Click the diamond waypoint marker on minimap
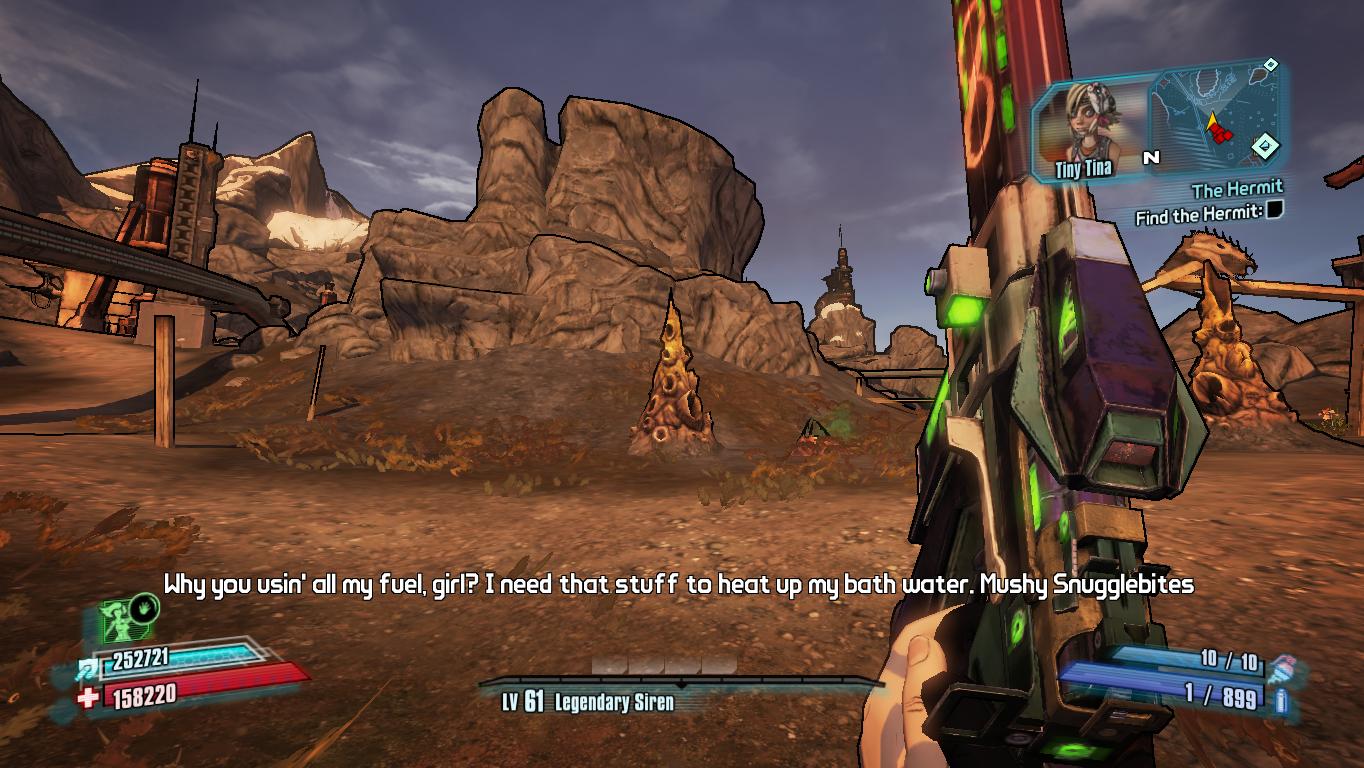1364x768 pixels. click(1265, 146)
